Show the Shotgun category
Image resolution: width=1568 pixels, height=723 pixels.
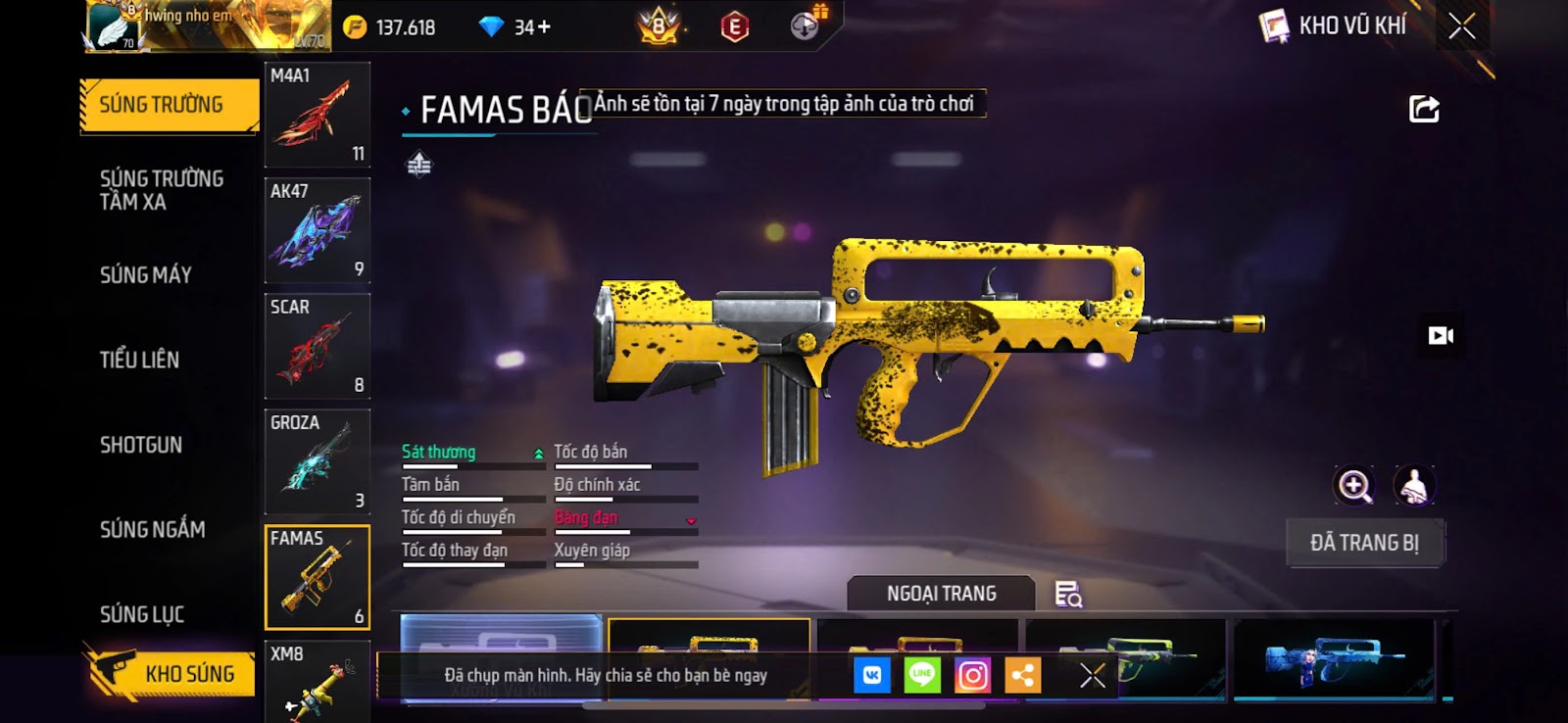(141, 445)
